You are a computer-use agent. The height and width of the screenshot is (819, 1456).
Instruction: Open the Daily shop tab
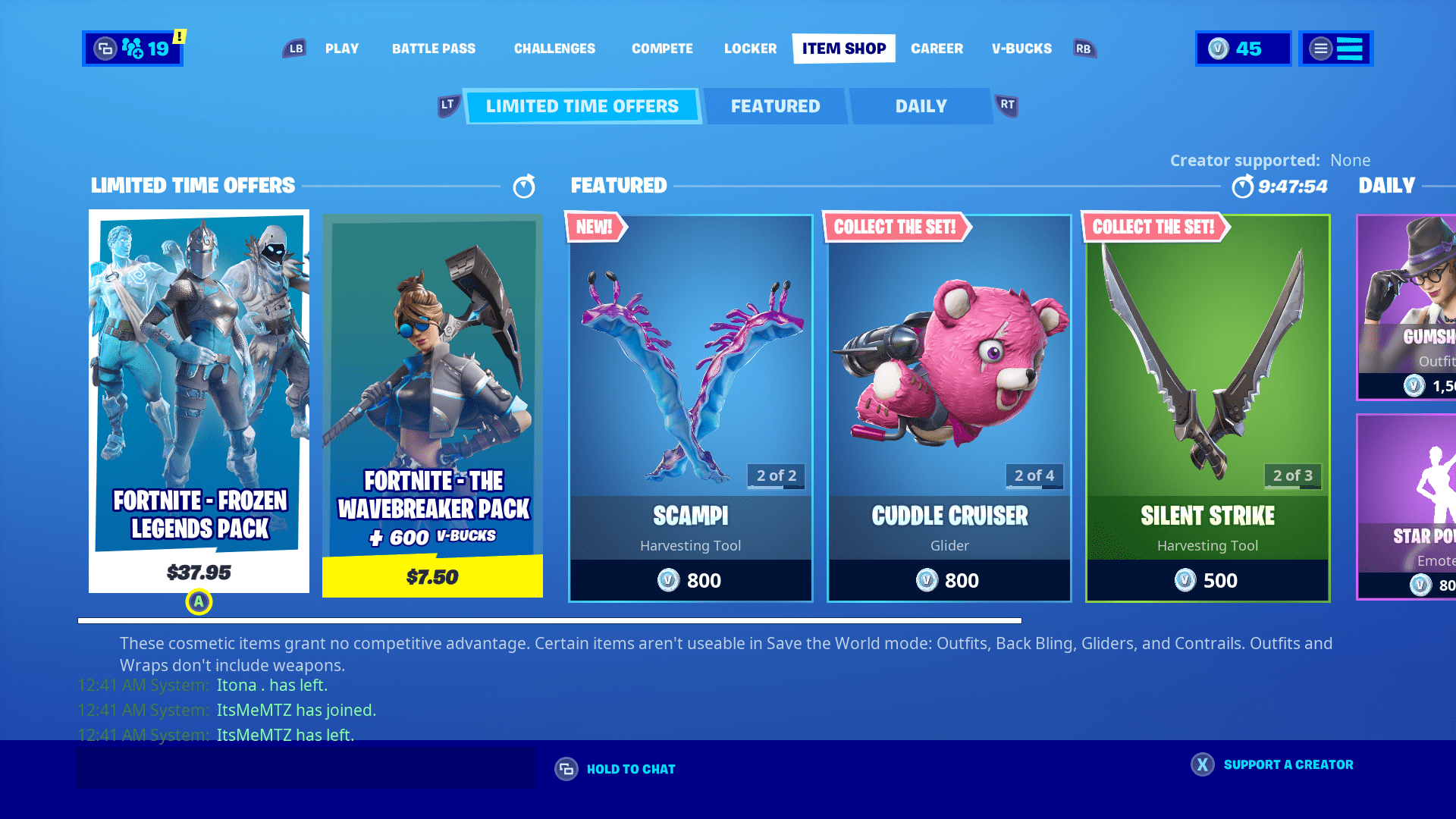(x=921, y=106)
